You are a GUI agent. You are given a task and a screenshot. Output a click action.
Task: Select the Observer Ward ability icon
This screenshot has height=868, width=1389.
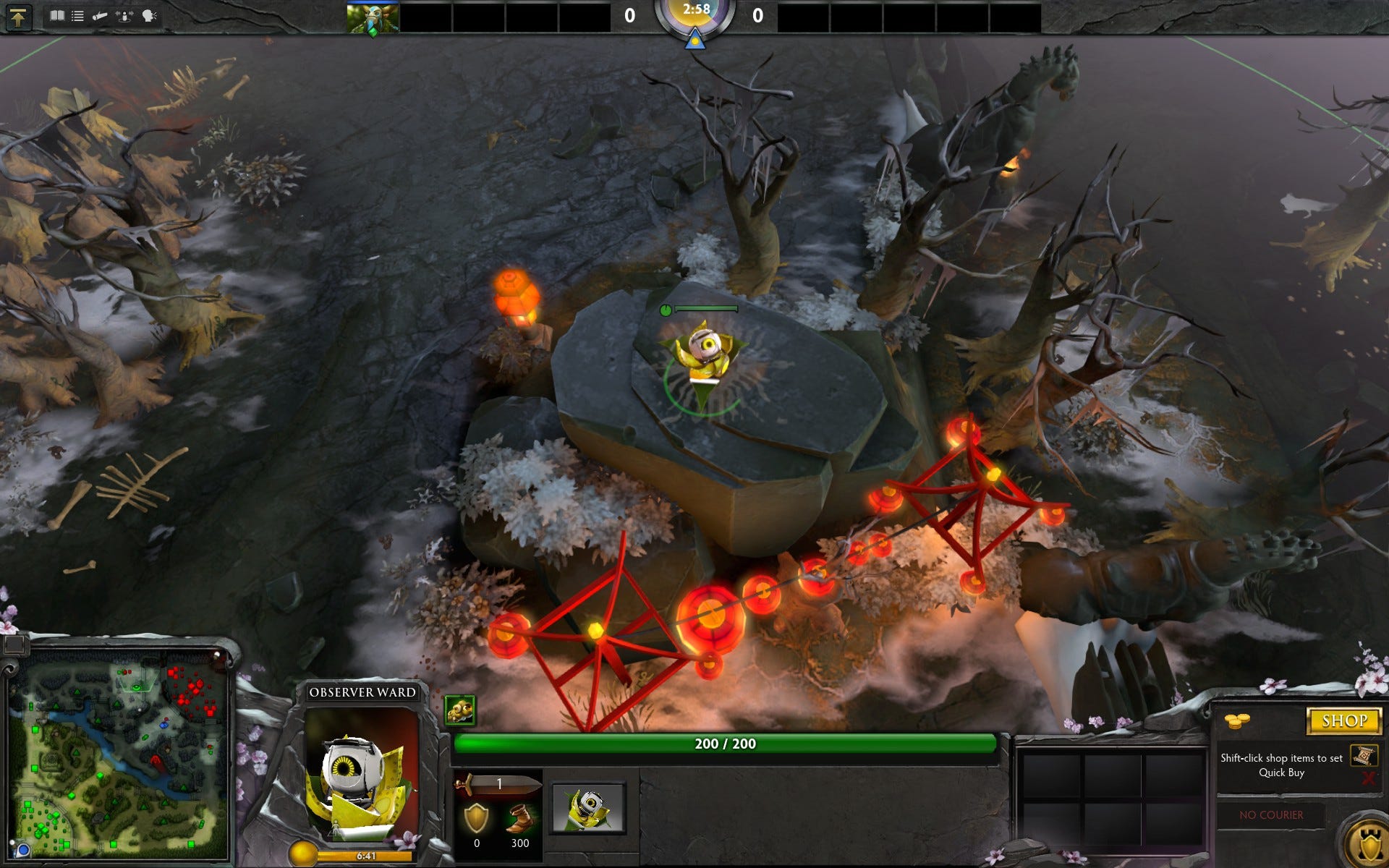coord(587,807)
